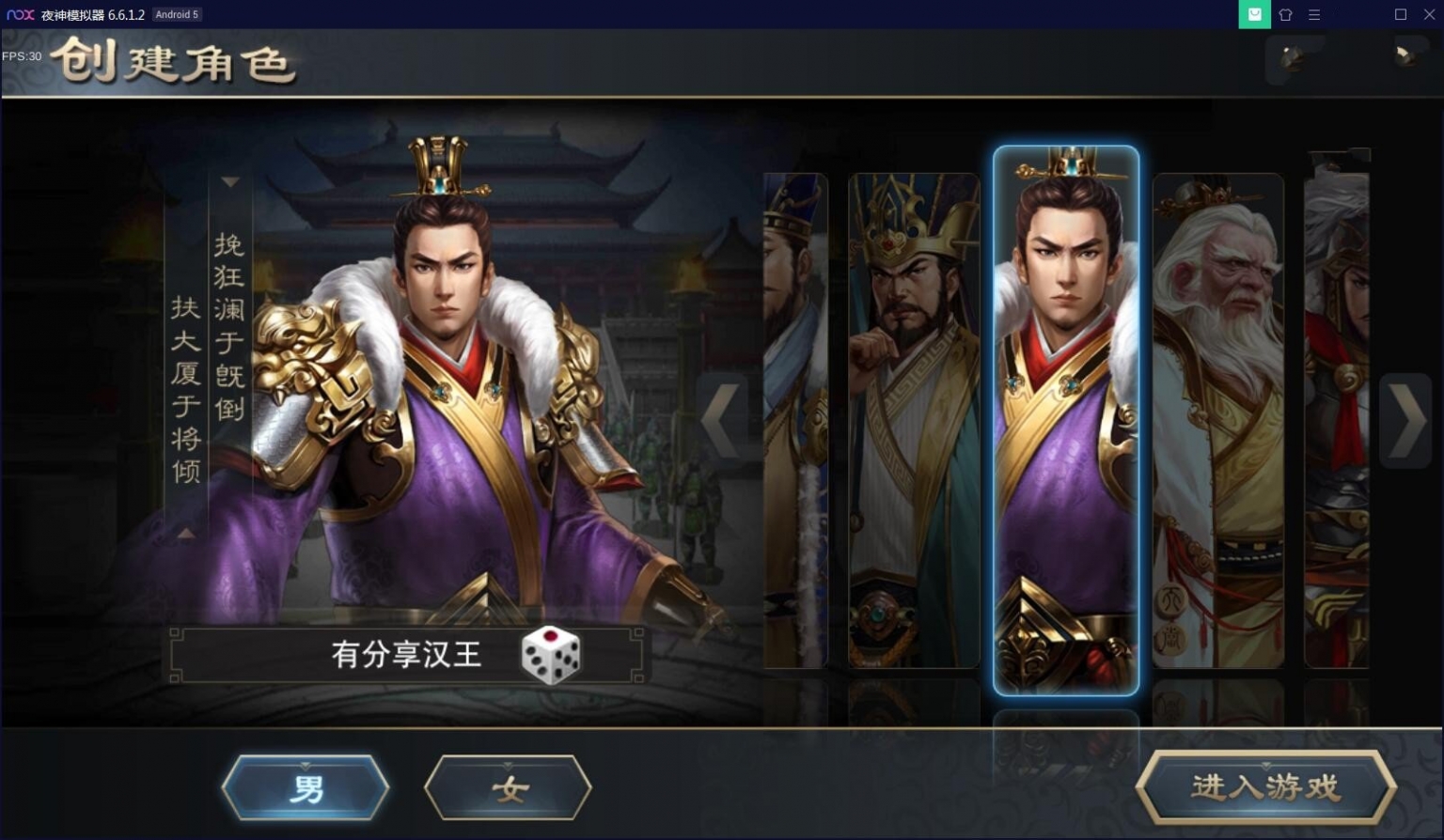The image size is (1444, 840).
Task: Open the Nox hamburger menu
Action: (x=1314, y=14)
